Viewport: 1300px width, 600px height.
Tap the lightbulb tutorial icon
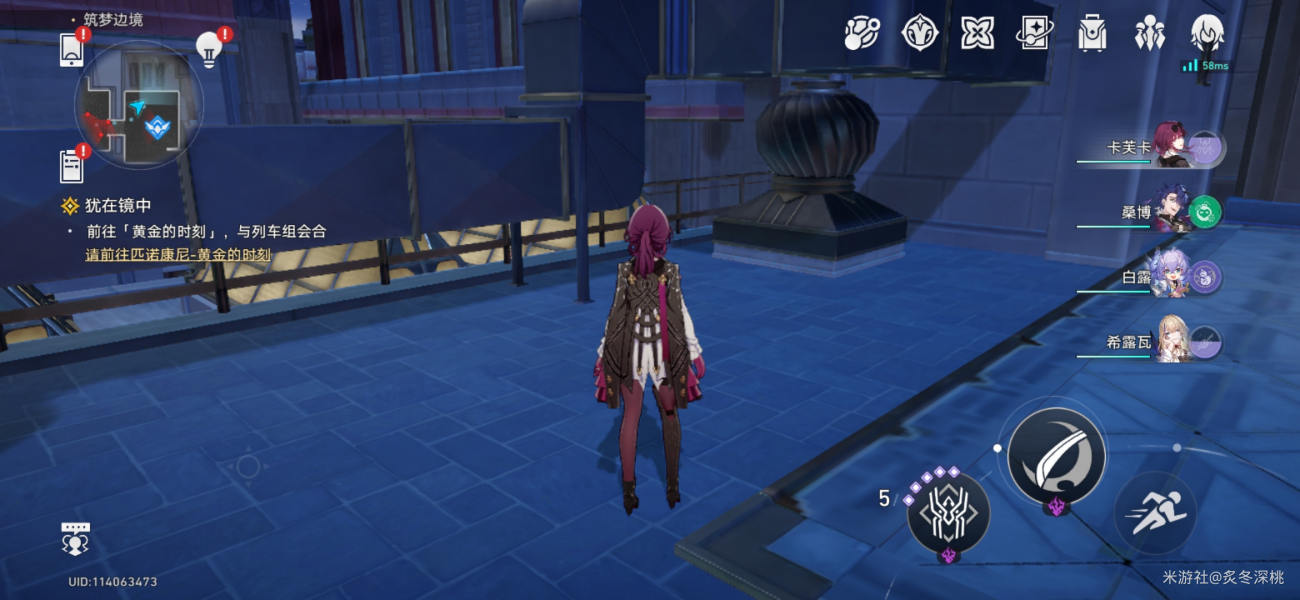[x=208, y=49]
